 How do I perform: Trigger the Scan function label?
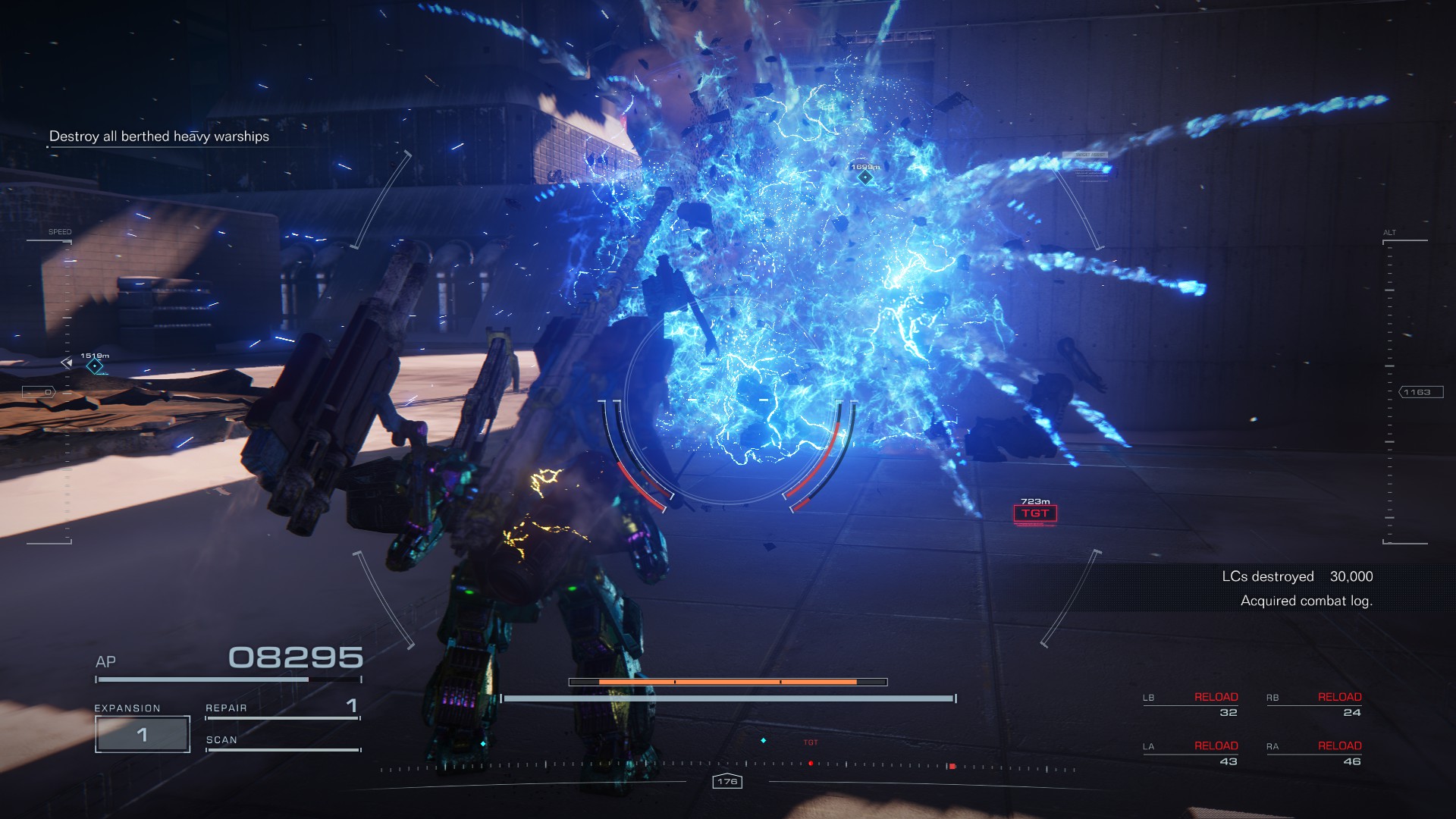pyautogui.click(x=221, y=740)
